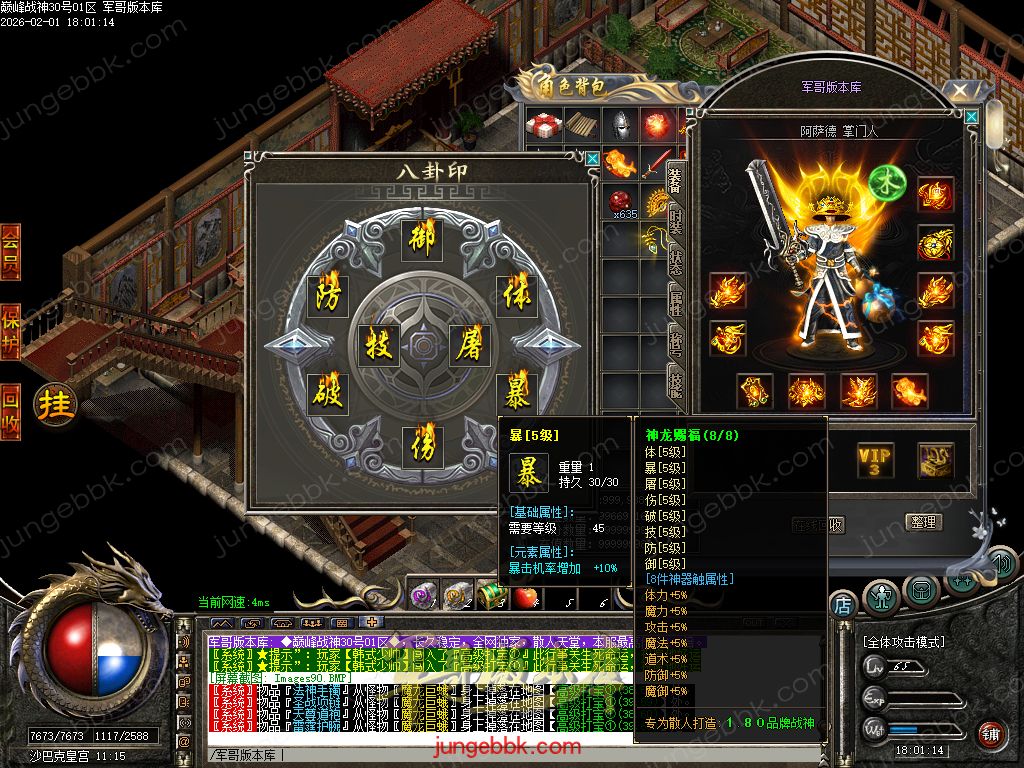Open the 回收 recycle side button
The image size is (1024, 768).
click(x=11, y=411)
